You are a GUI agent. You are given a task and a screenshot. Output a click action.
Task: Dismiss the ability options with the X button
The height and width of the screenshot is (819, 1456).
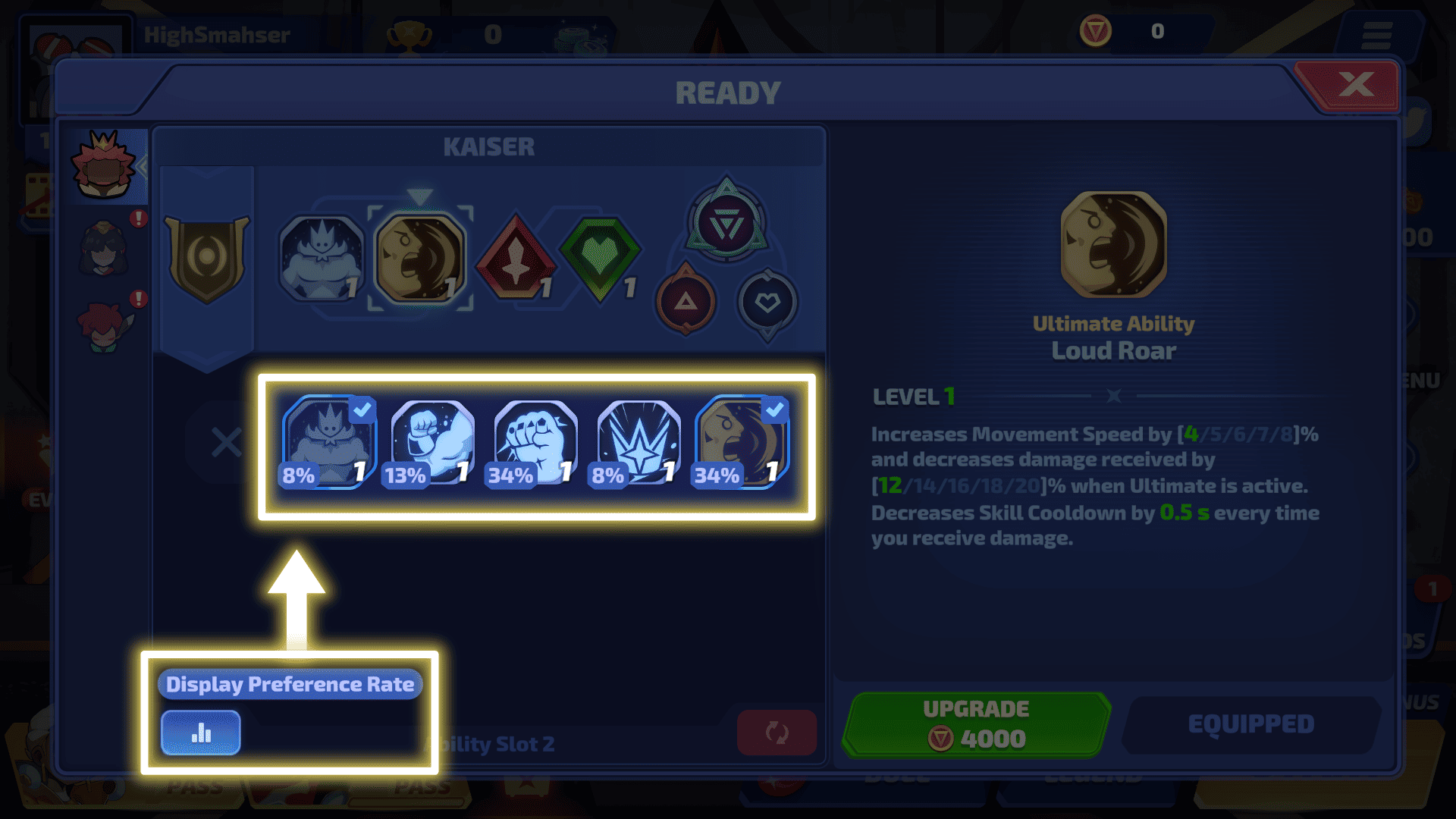pyautogui.click(x=226, y=443)
